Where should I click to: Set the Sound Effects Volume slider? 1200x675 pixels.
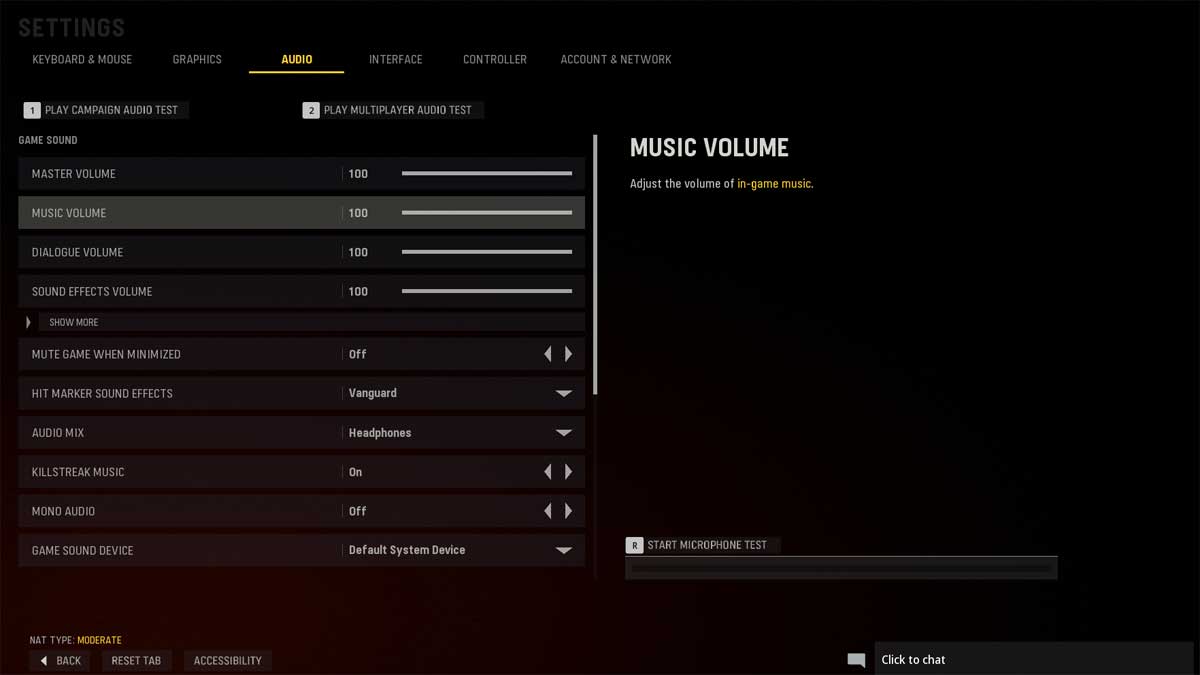(x=486, y=292)
